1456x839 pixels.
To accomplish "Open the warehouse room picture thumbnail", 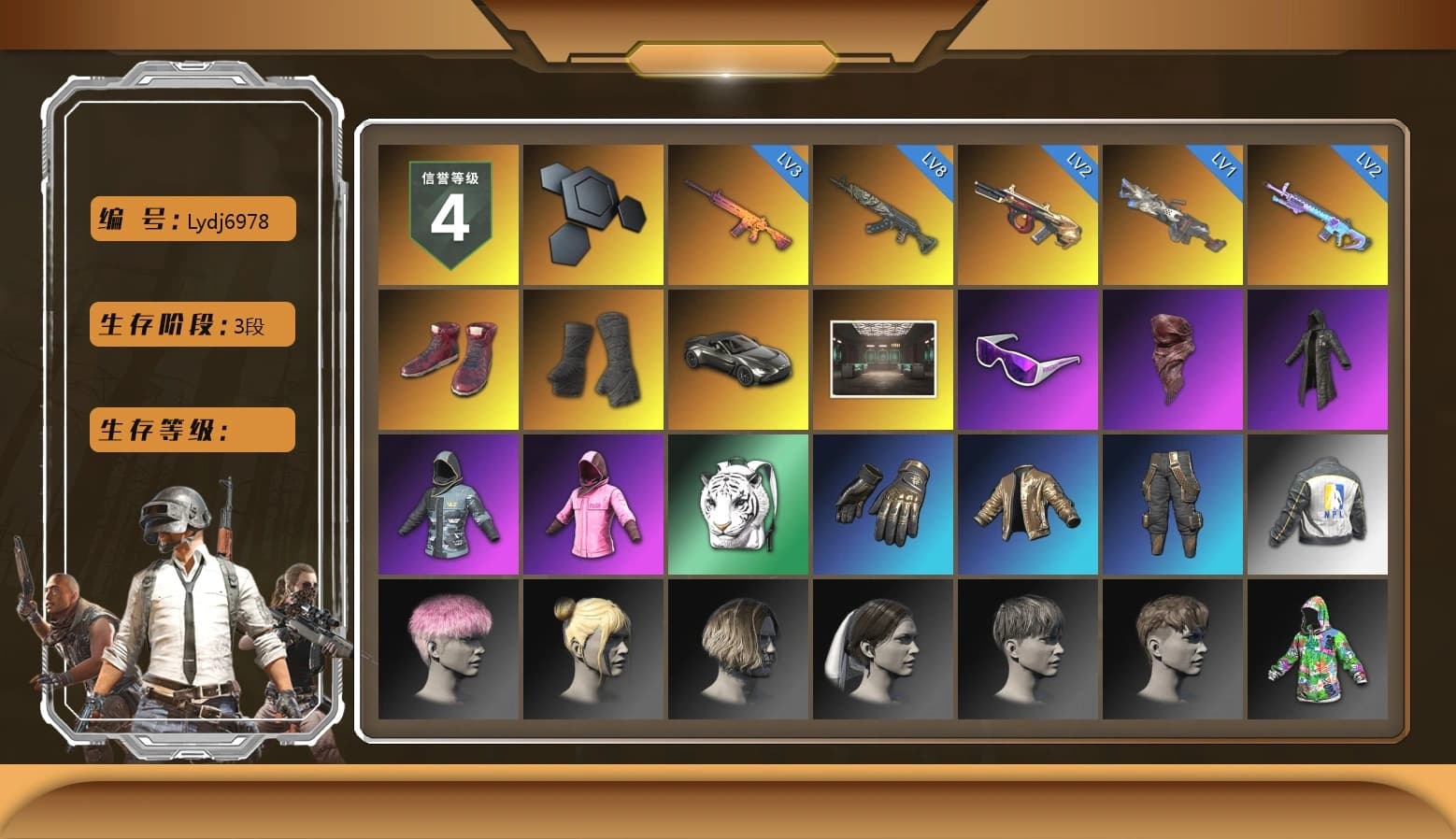I will point(882,359).
